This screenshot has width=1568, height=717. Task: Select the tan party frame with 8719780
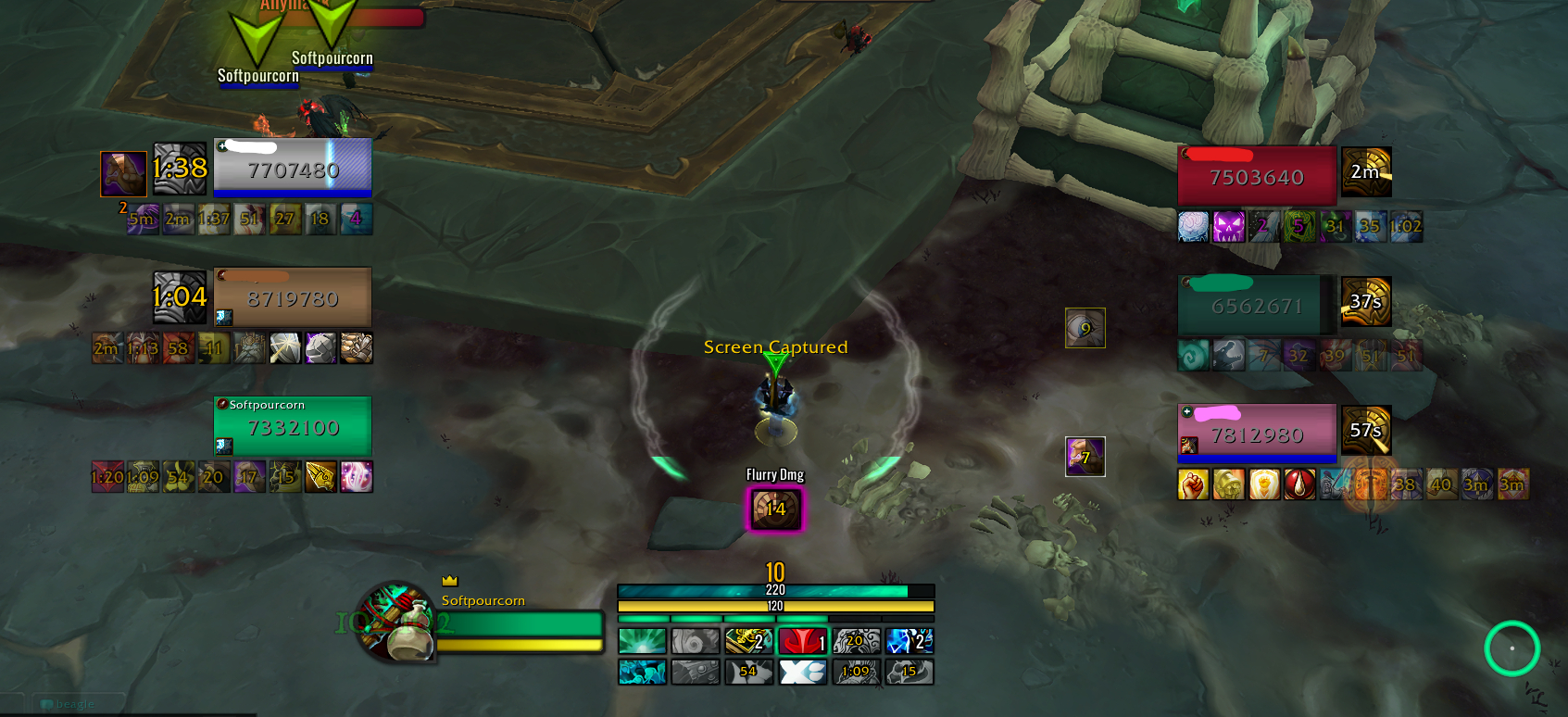pyautogui.click(x=293, y=296)
